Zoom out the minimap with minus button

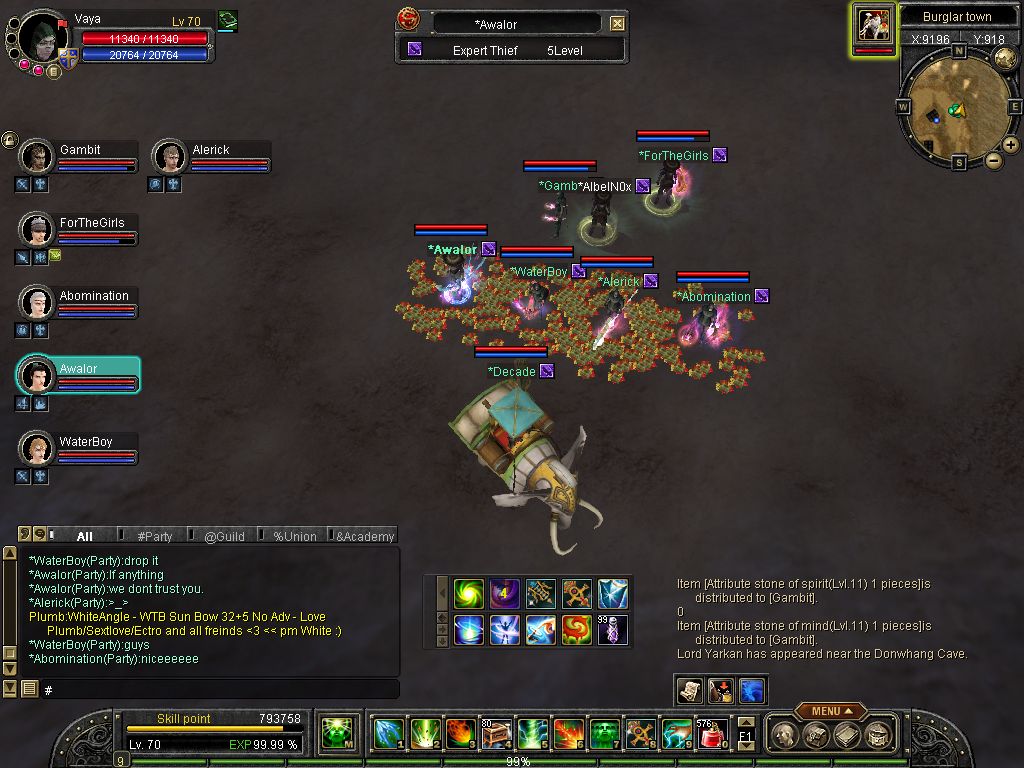pyautogui.click(x=994, y=160)
